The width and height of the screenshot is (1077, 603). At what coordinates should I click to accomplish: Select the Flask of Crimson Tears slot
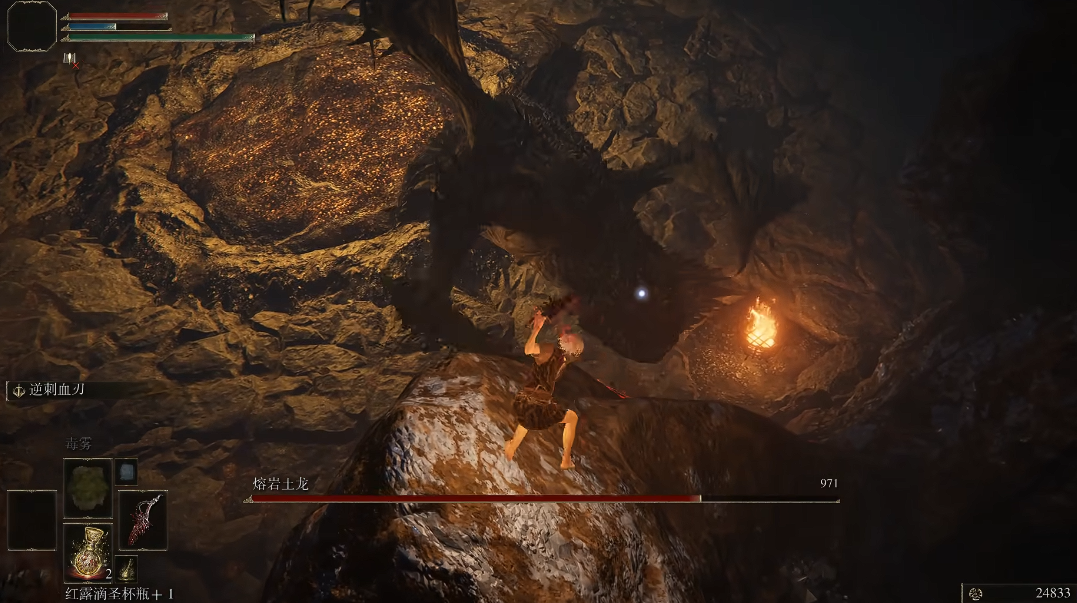point(88,552)
